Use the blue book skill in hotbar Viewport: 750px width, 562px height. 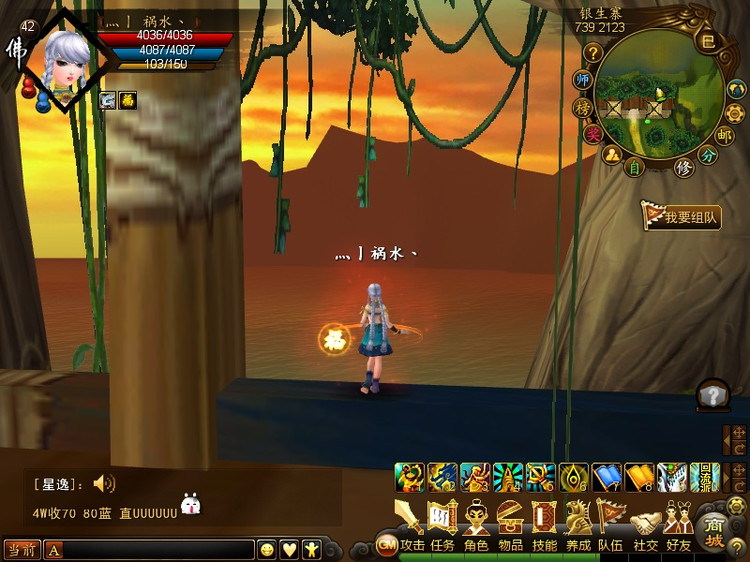point(608,477)
